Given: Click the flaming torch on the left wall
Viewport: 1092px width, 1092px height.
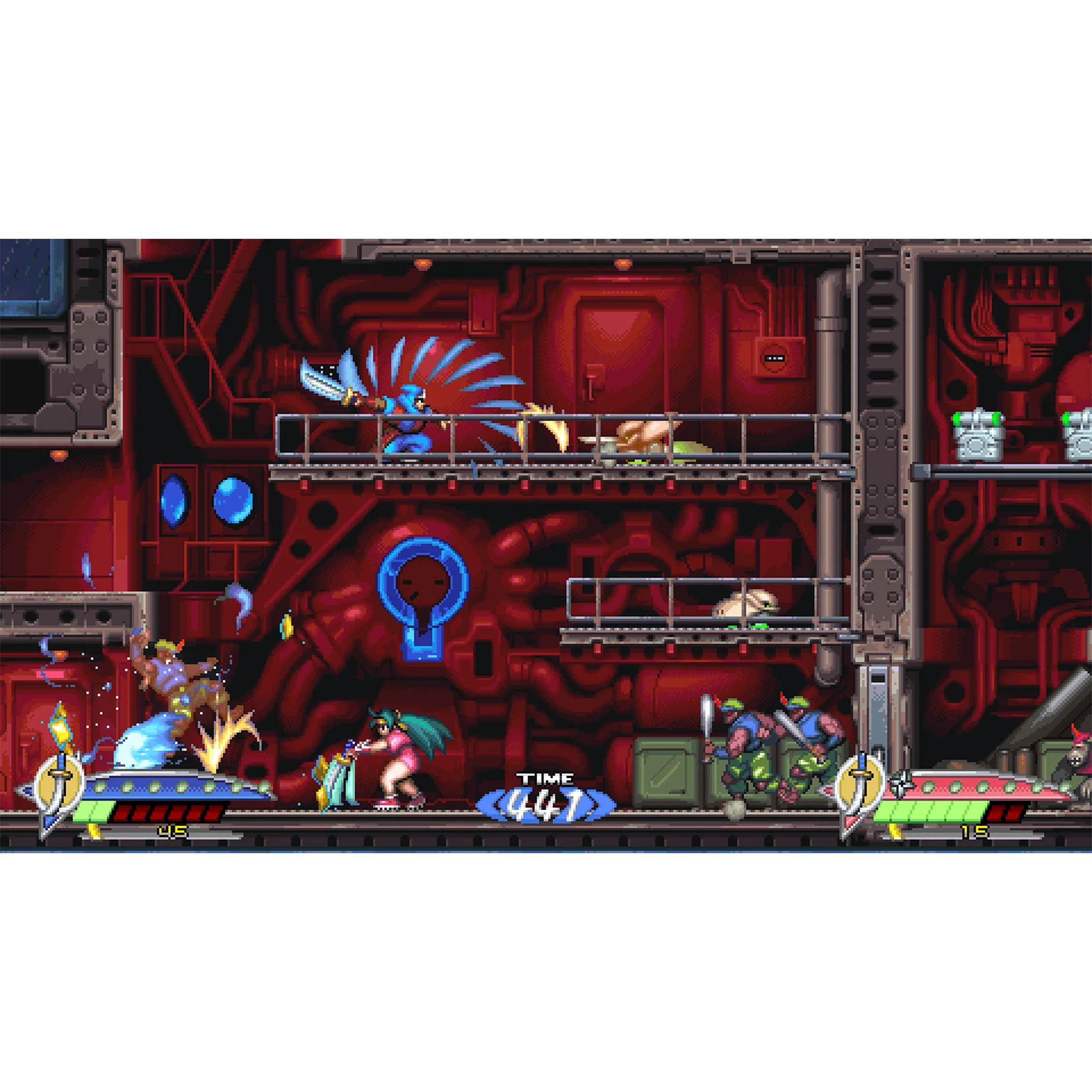Looking at the screenshot, I should [59, 727].
